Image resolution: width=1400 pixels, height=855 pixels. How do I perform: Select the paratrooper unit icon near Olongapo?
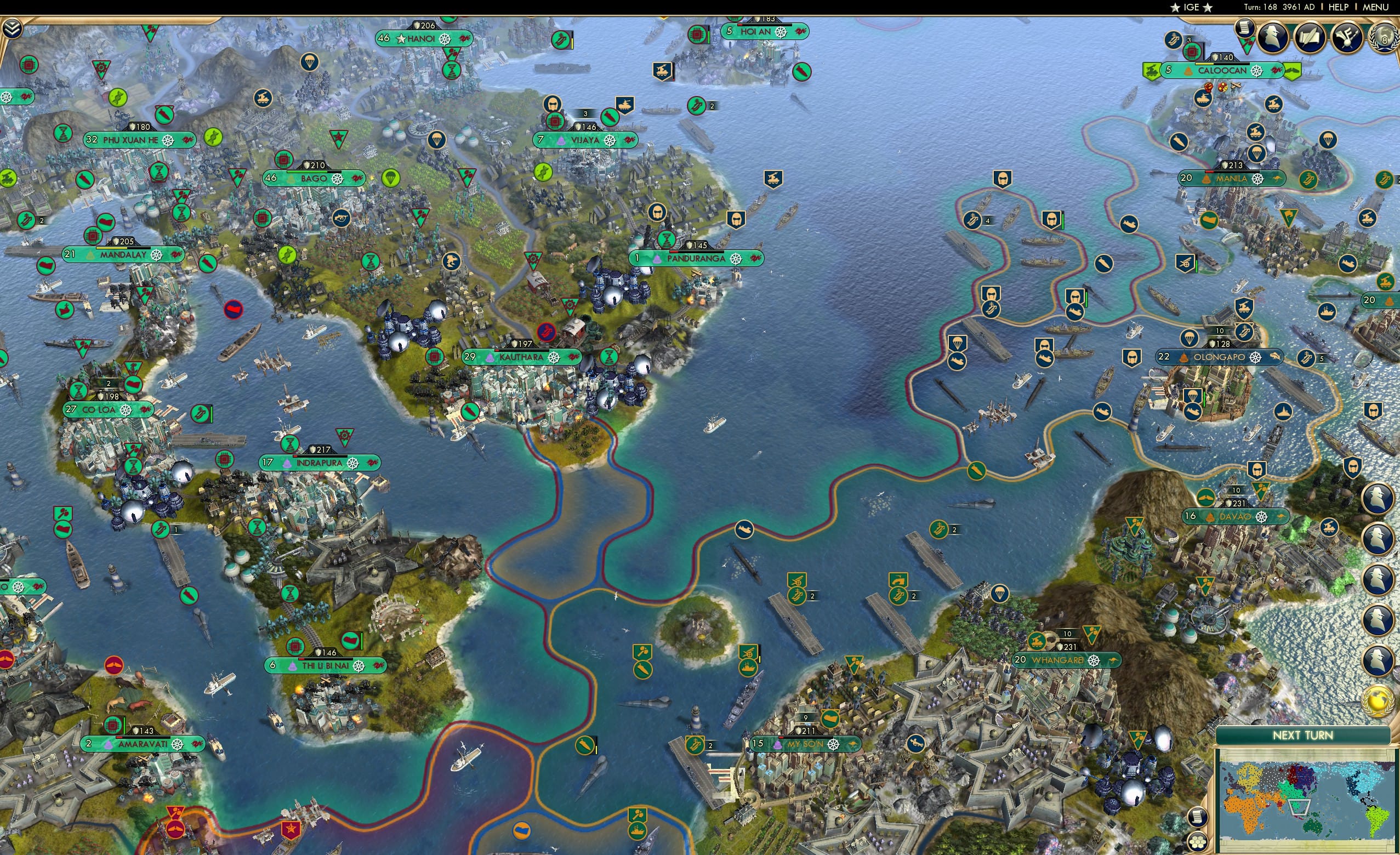click(x=1190, y=338)
